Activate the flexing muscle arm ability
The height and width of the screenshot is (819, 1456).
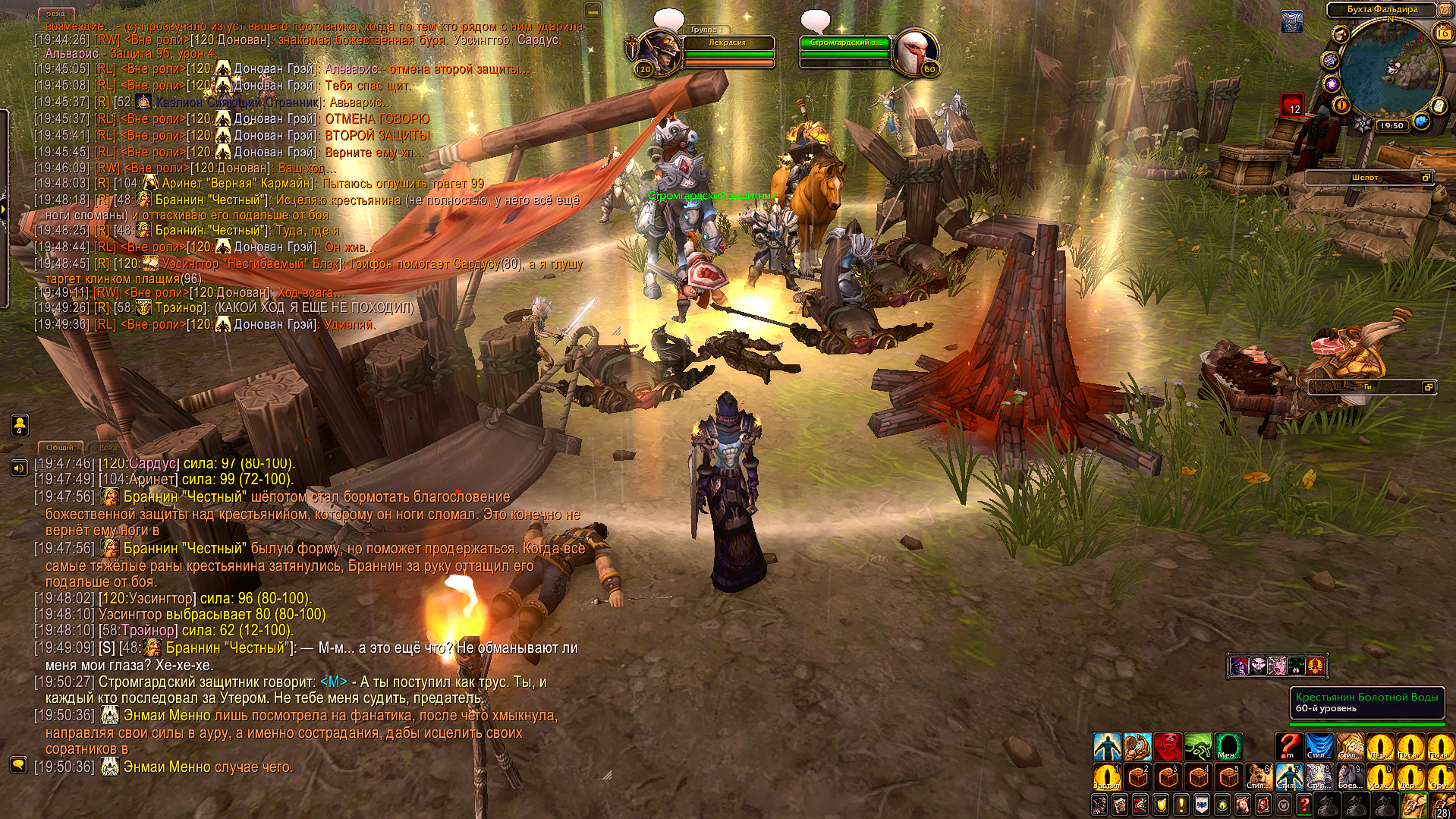point(1138,747)
